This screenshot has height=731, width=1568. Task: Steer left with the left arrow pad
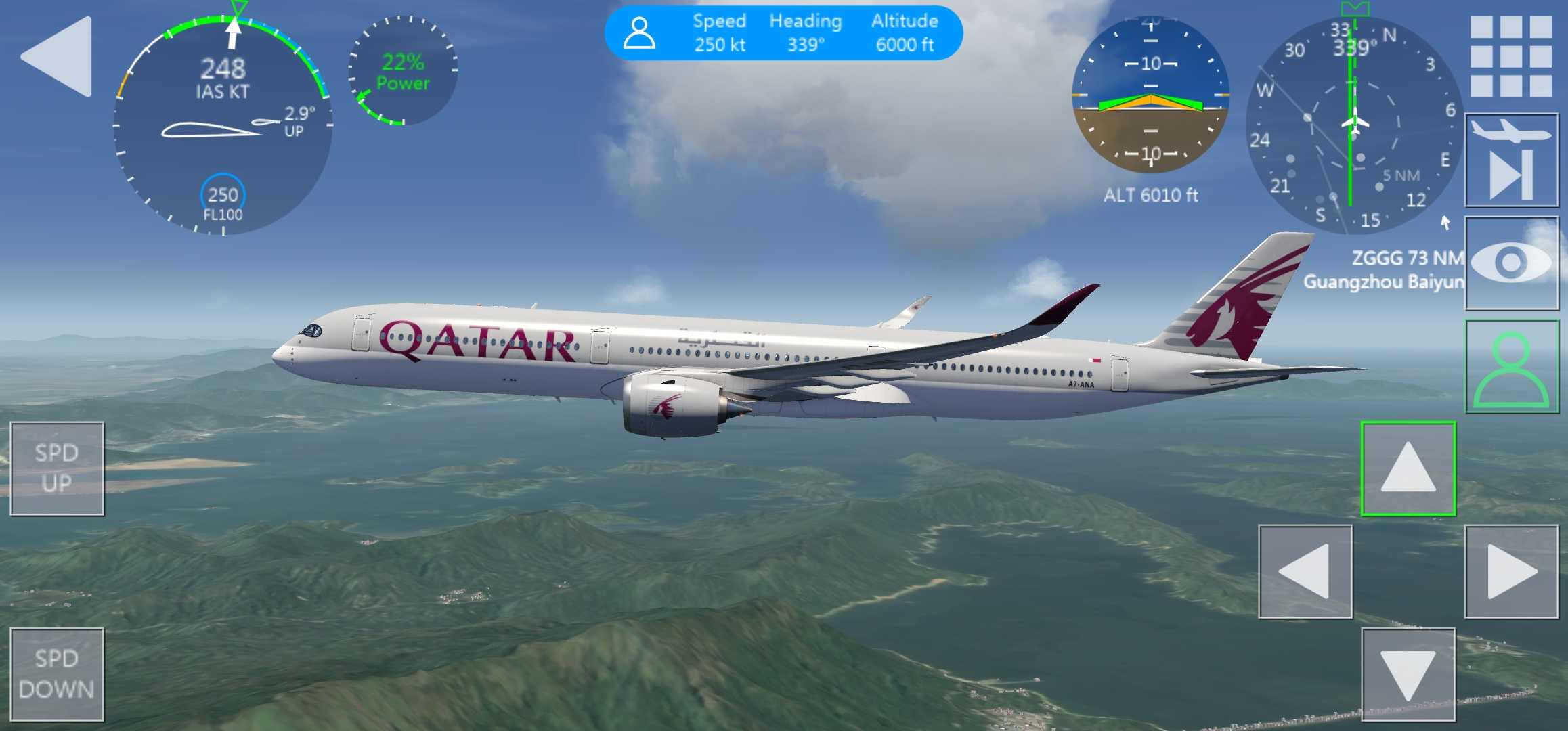(1305, 572)
